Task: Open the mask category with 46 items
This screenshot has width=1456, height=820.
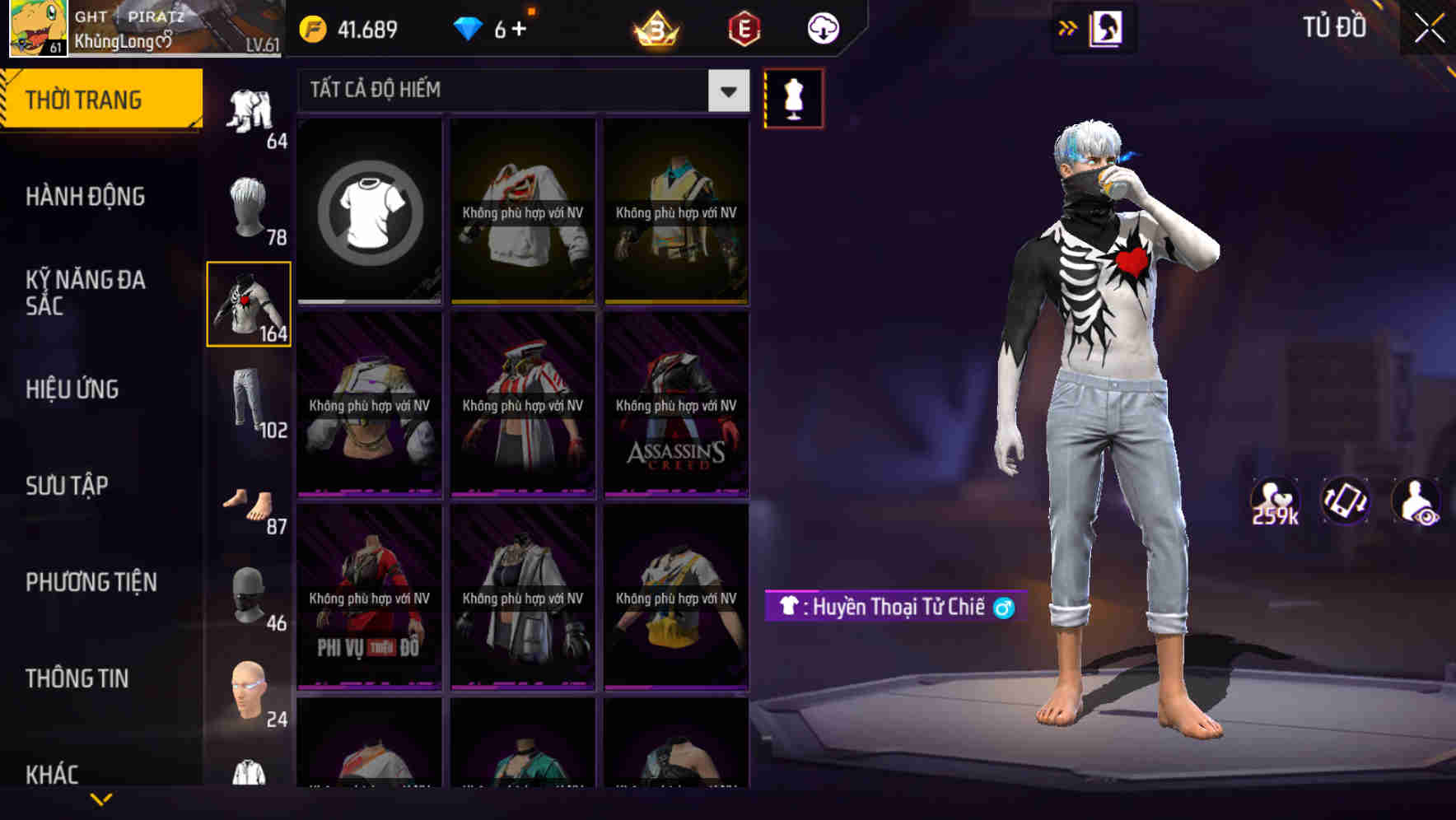Action: point(249,594)
